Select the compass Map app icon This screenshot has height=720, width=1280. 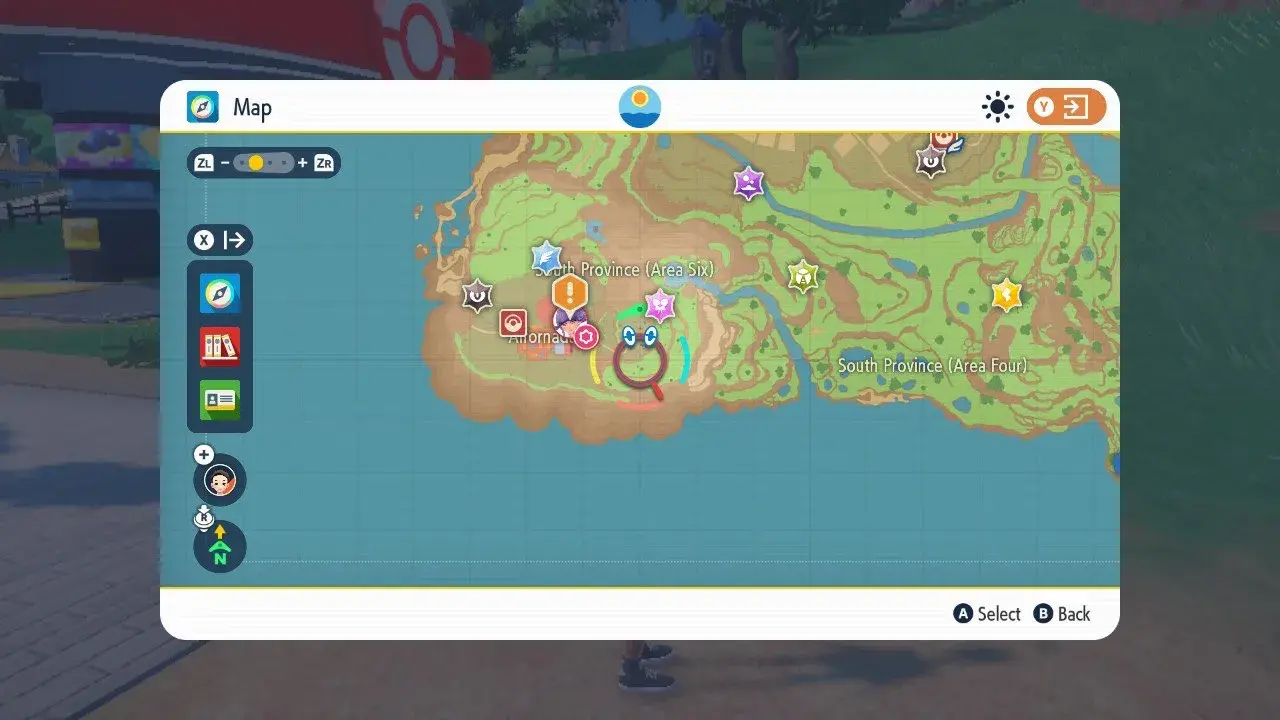[x=220, y=294]
